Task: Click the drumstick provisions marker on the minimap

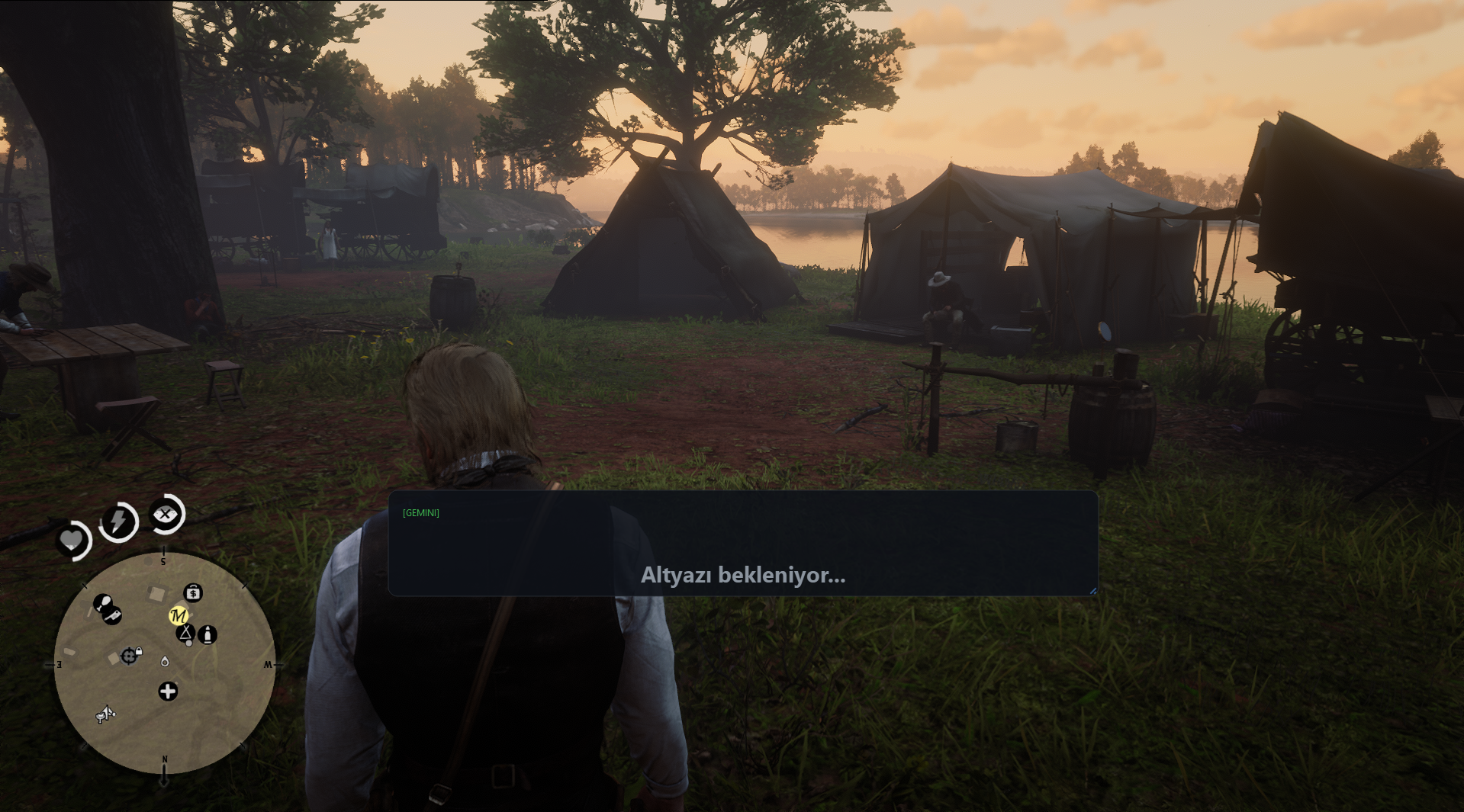Action: (101, 604)
